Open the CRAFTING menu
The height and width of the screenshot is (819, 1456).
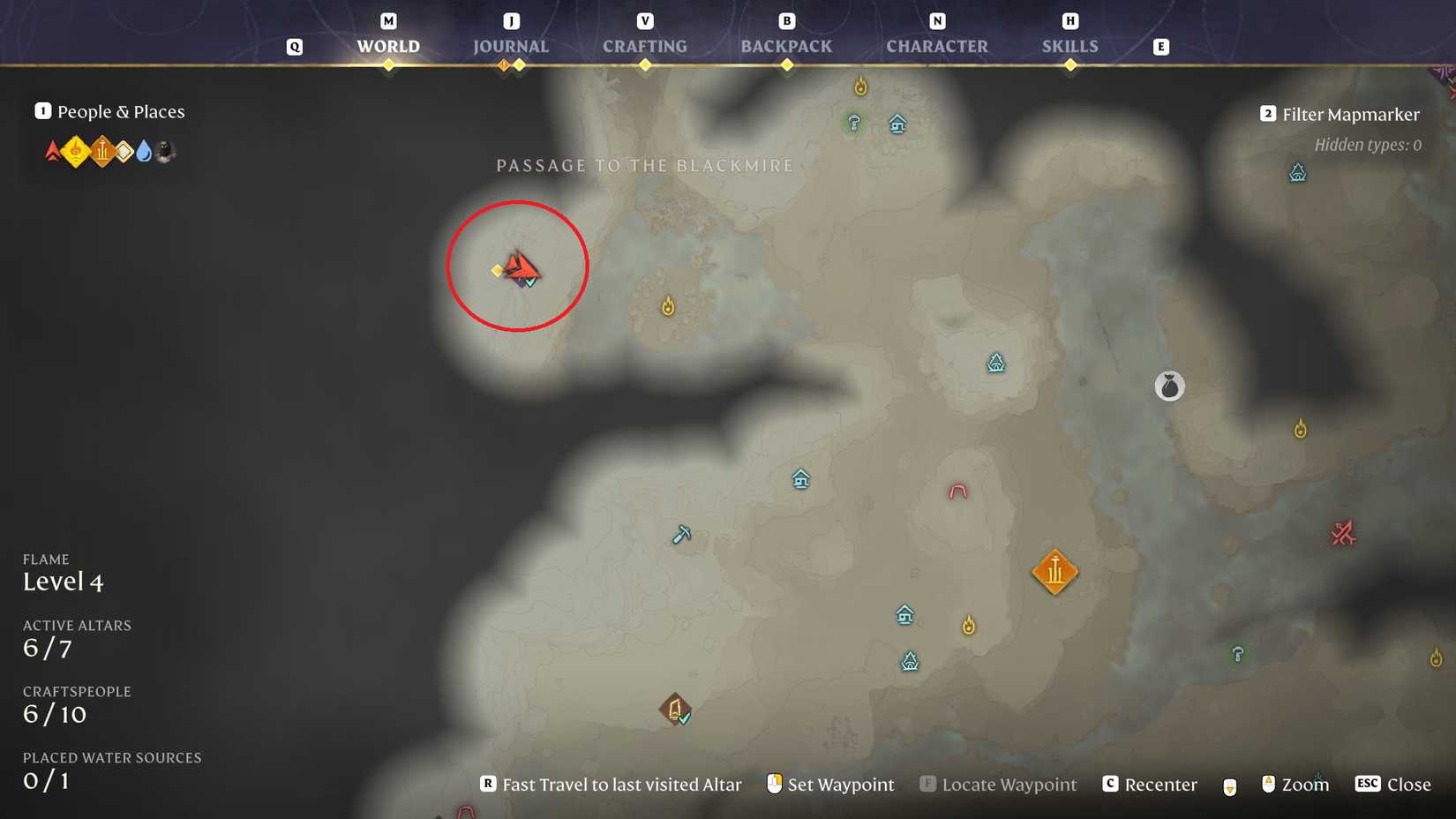pyautogui.click(x=645, y=46)
